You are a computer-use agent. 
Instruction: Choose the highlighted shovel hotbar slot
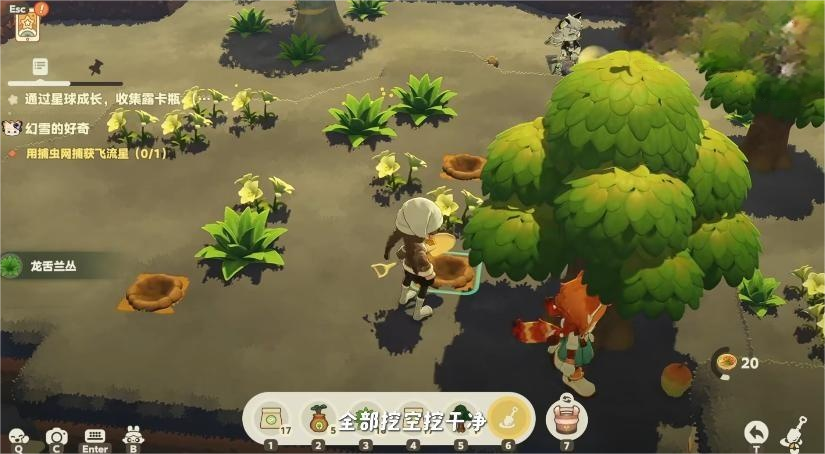click(x=507, y=418)
